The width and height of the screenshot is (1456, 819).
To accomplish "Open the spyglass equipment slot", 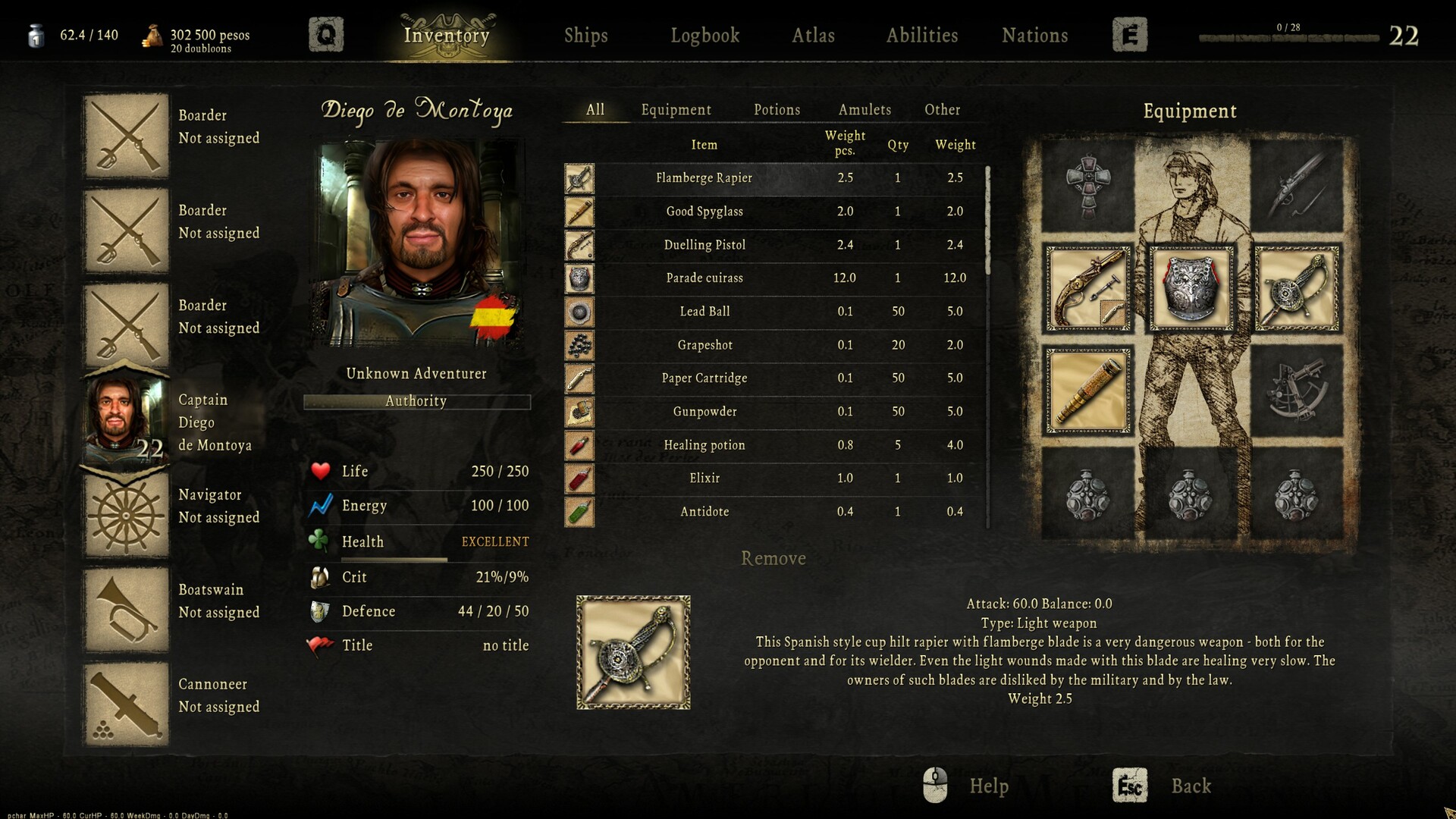I will tap(1088, 391).
